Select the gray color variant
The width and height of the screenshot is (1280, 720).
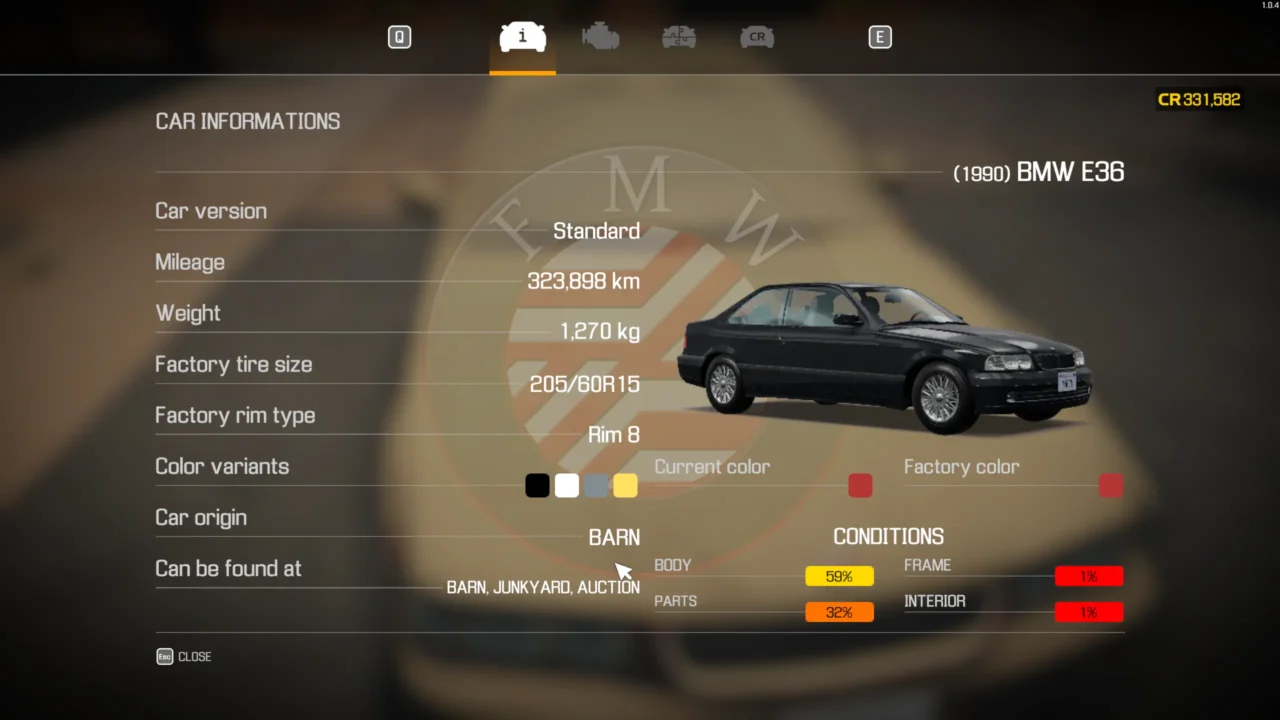tap(595, 485)
